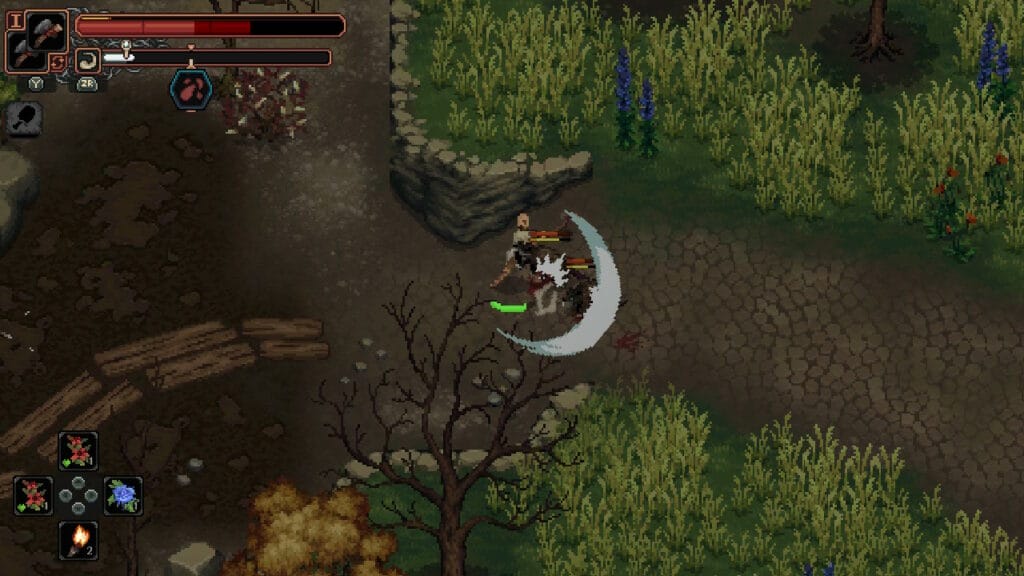This screenshot has height=576, width=1024.
Task: Click the curled stamina icon beside the white bar
Action: pyautogui.click(x=88, y=59)
